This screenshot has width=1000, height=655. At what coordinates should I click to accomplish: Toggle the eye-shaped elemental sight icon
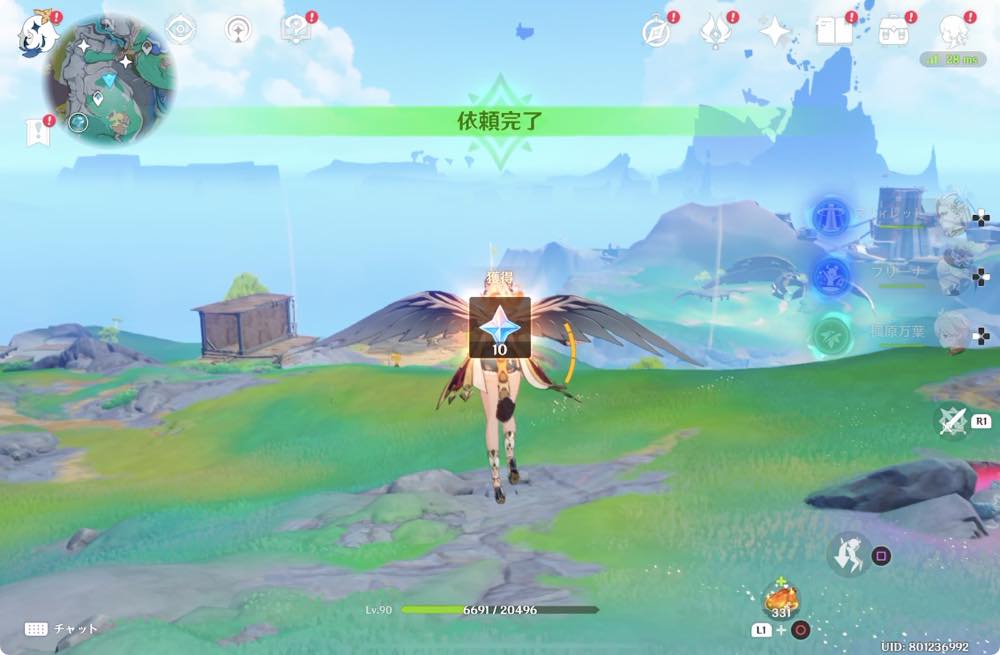pos(181,30)
